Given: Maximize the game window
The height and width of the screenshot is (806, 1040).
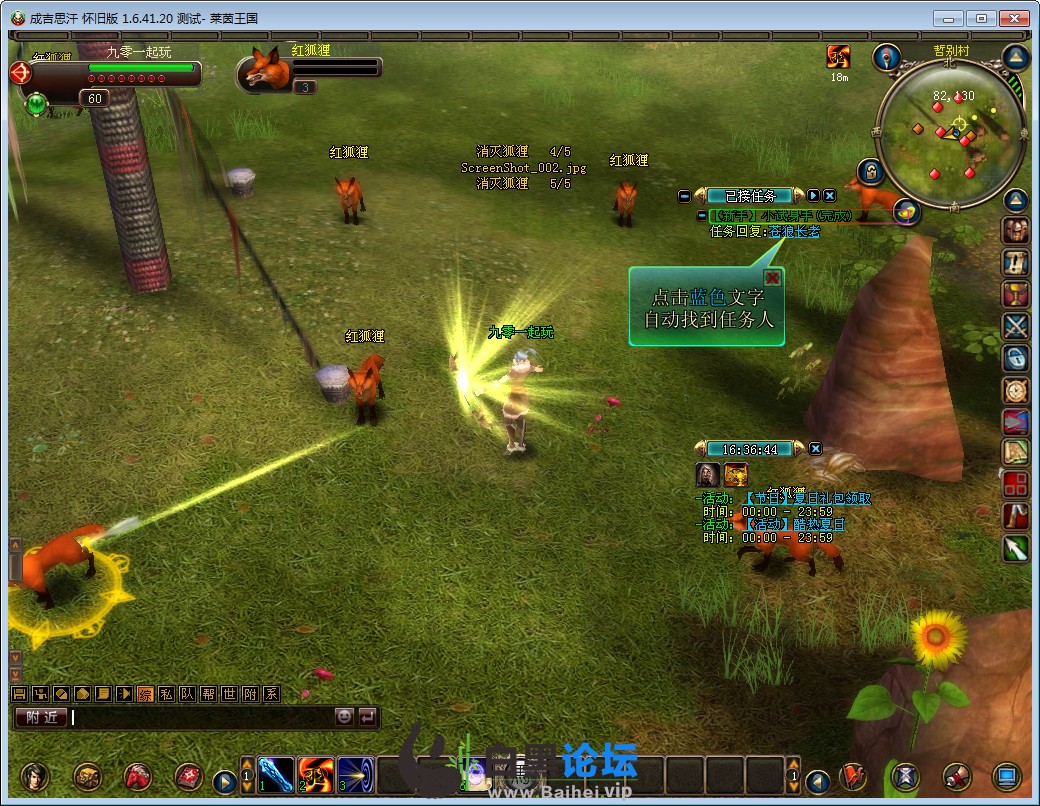Looking at the screenshot, I should coord(982,18).
